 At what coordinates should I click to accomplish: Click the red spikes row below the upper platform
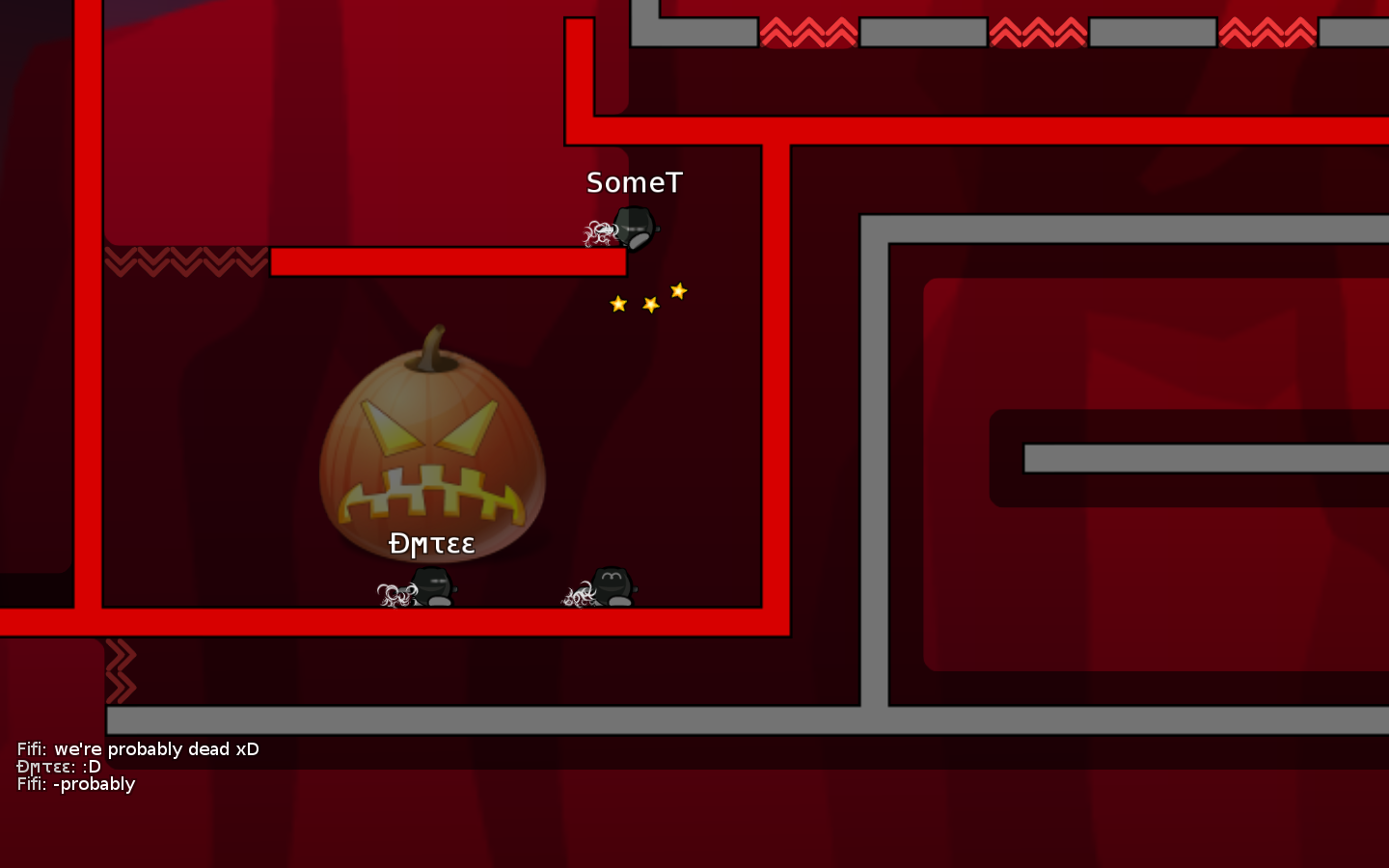pyautogui.click(x=188, y=262)
